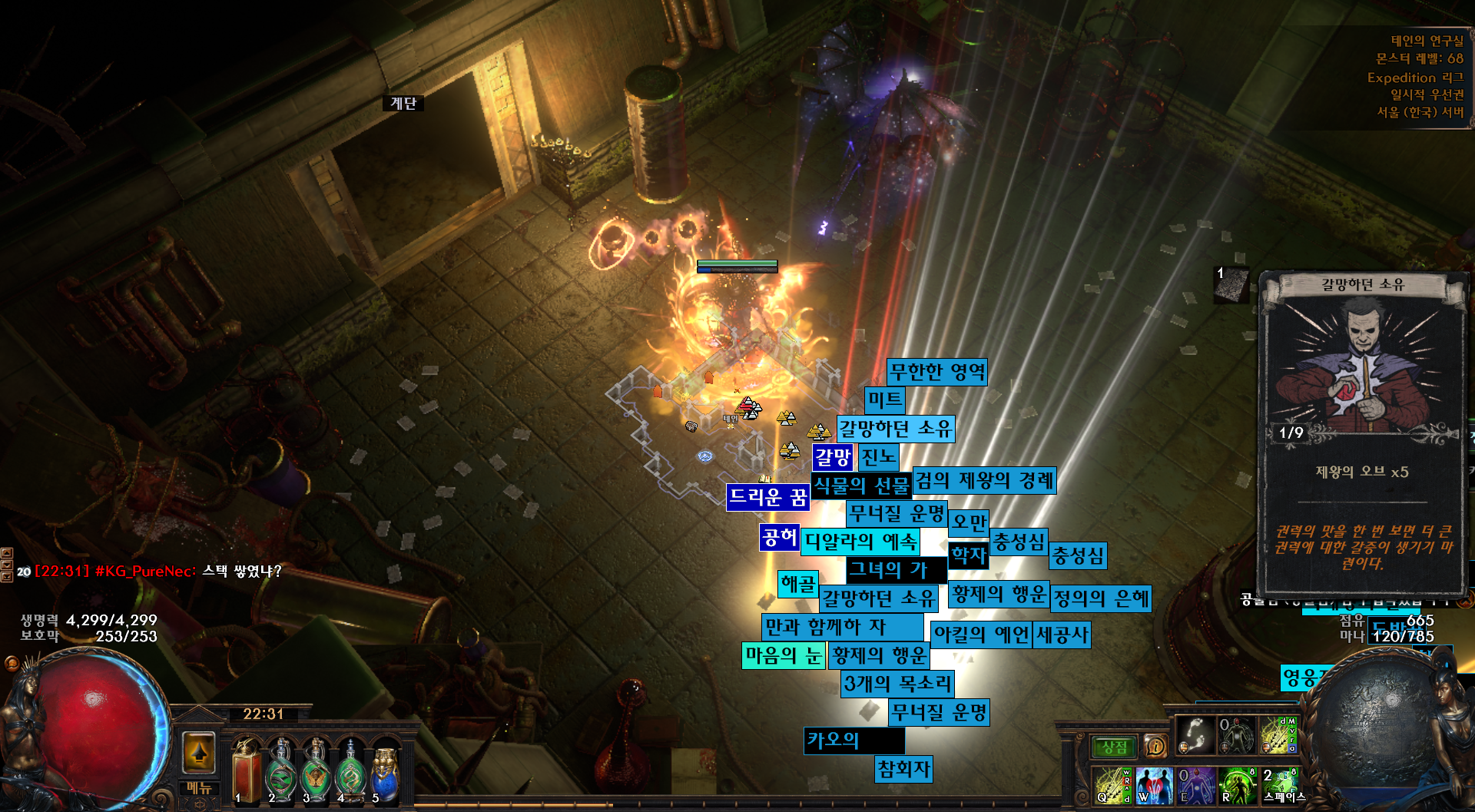The height and width of the screenshot is (812, 1475).
Task: Click the orange info speech-bubble icon
Action: pyautogui.click(x=1155, y=746)
